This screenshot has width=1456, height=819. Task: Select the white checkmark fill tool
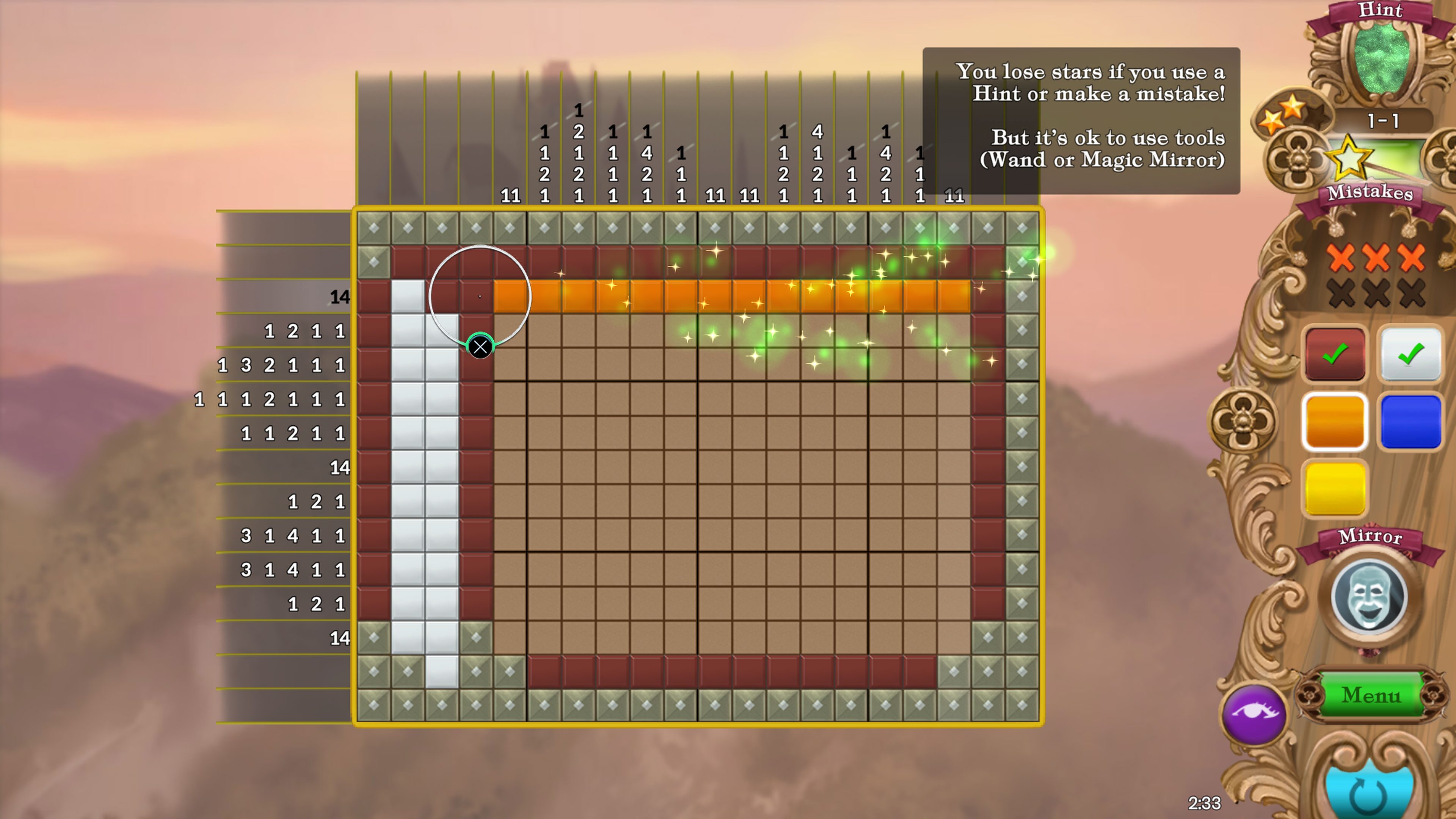point(1410,354)
